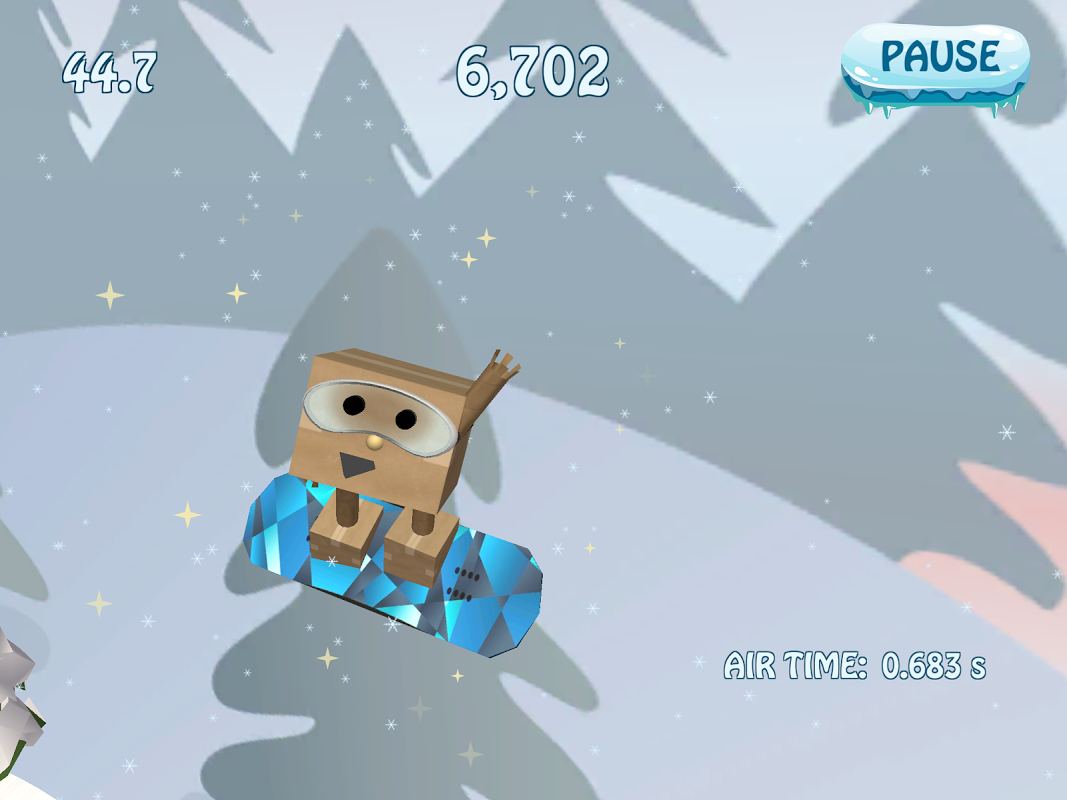1067x800 pixels.
Task: Pause the game with the icy button
Action: click(937, 61)
